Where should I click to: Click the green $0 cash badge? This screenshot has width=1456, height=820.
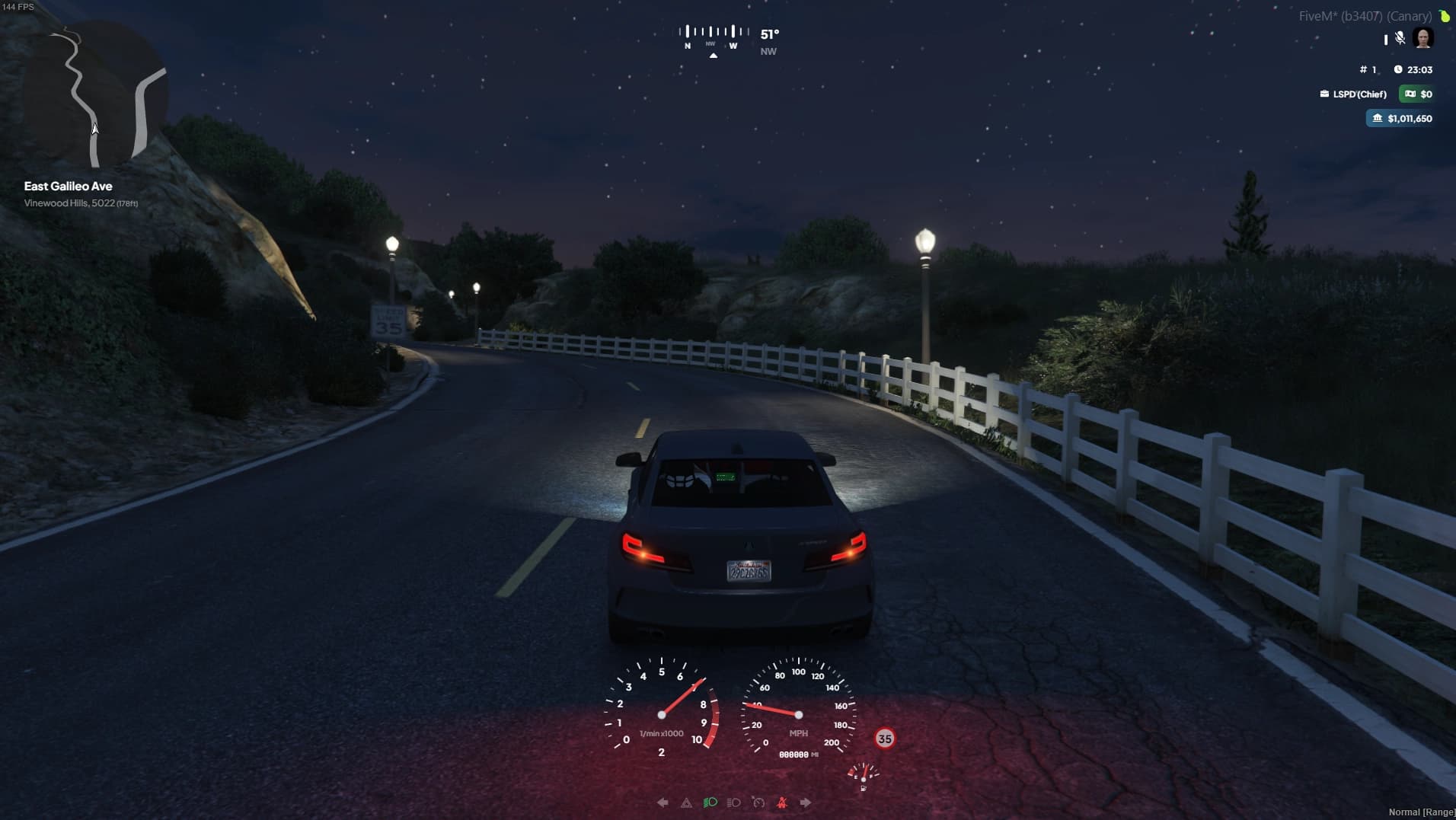pos(1418,94)
